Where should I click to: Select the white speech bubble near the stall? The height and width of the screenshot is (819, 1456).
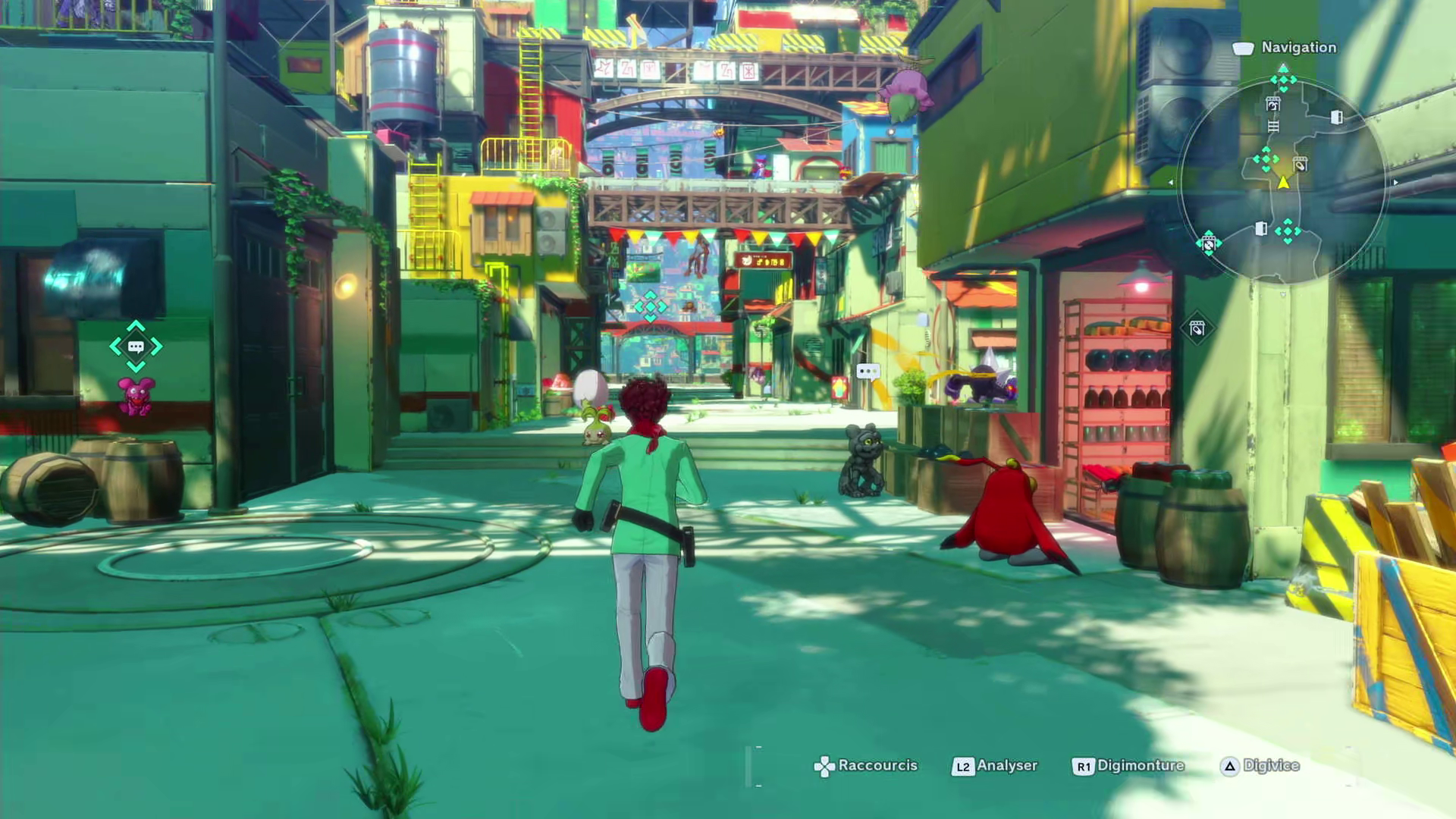(868, 372)
